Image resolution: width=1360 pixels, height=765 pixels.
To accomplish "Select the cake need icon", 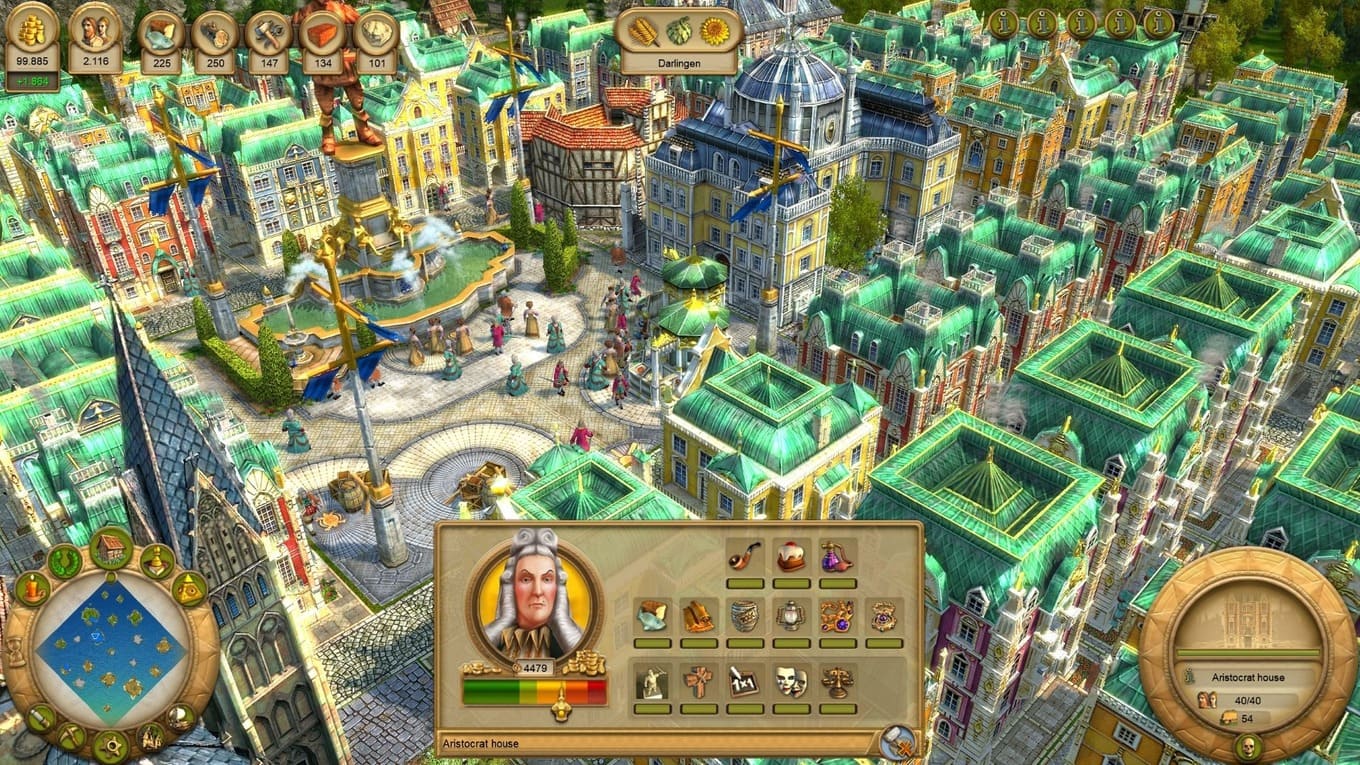I will (x=791, y=557).
